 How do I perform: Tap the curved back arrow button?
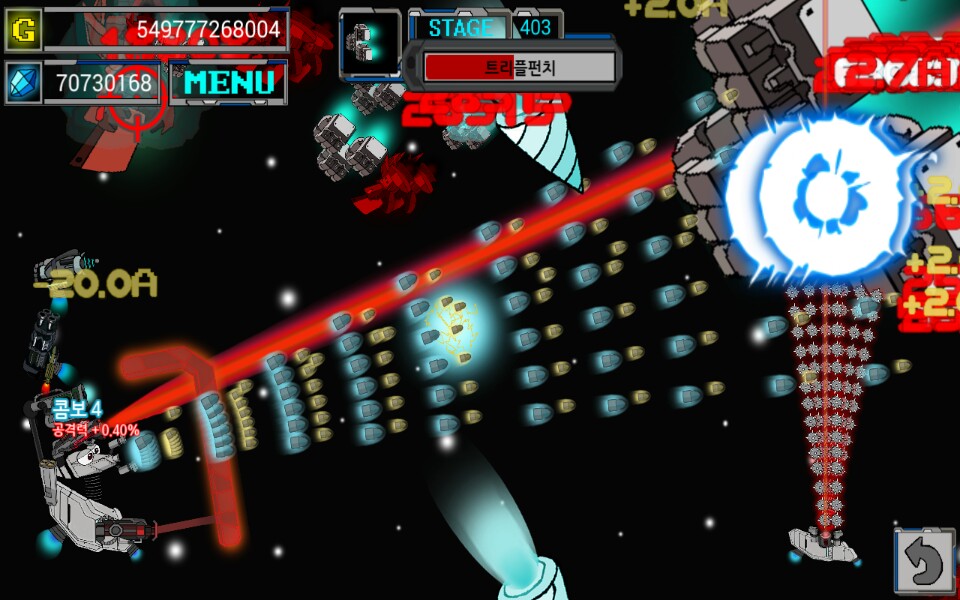pos(924,562)
